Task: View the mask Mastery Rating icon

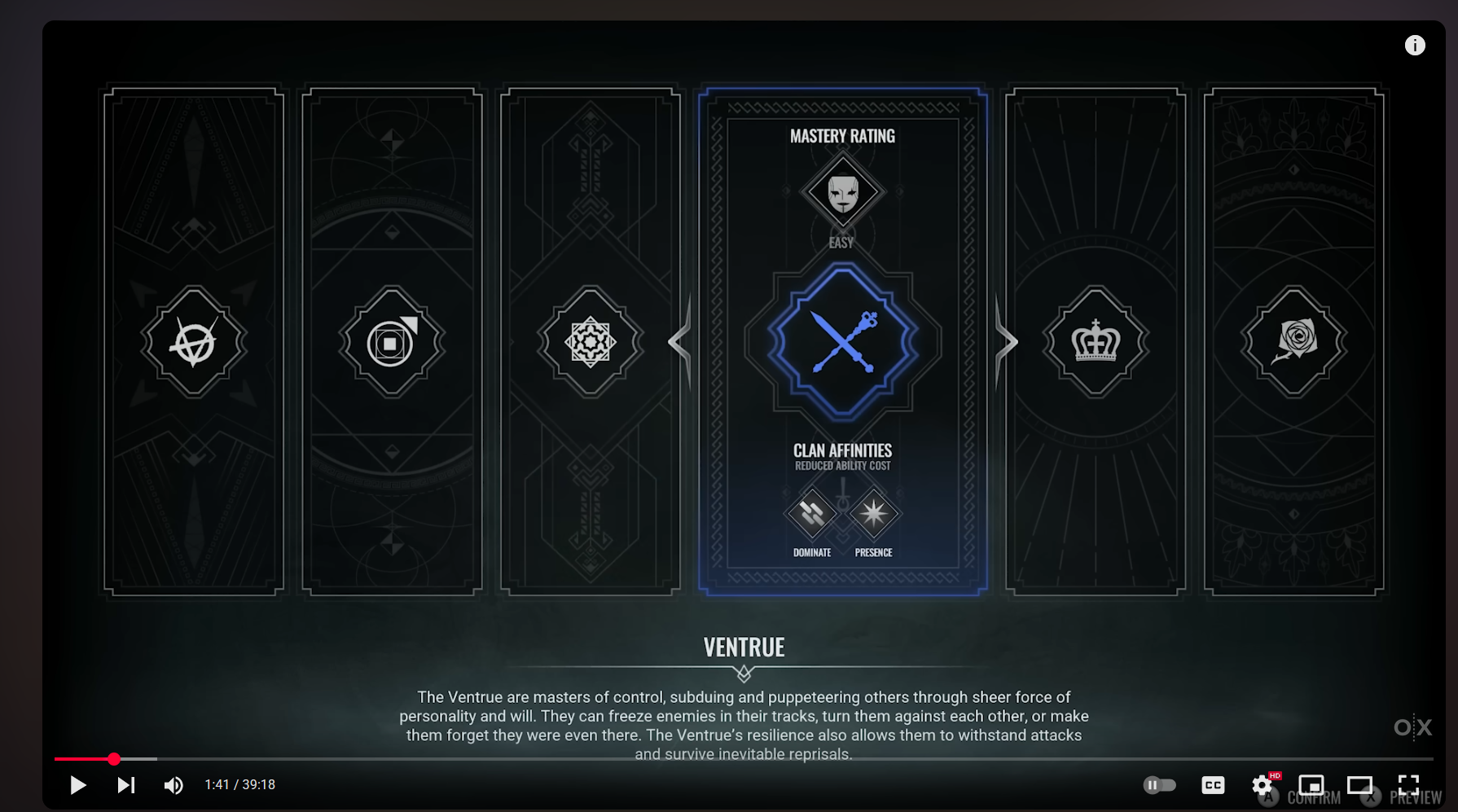Action: click(x=843, y=193)
